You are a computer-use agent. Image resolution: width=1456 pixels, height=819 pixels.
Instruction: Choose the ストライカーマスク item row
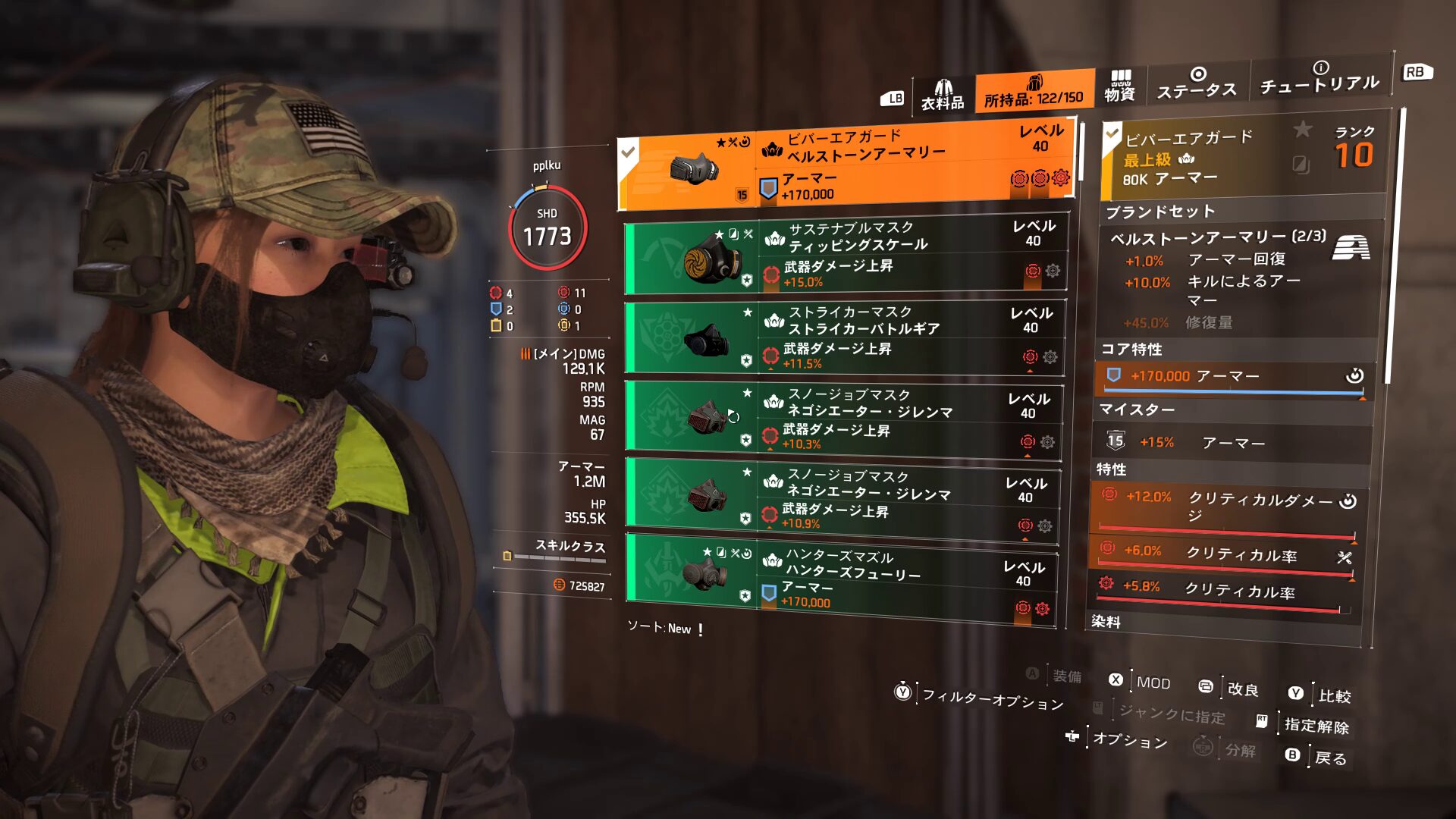pos(844,337)
